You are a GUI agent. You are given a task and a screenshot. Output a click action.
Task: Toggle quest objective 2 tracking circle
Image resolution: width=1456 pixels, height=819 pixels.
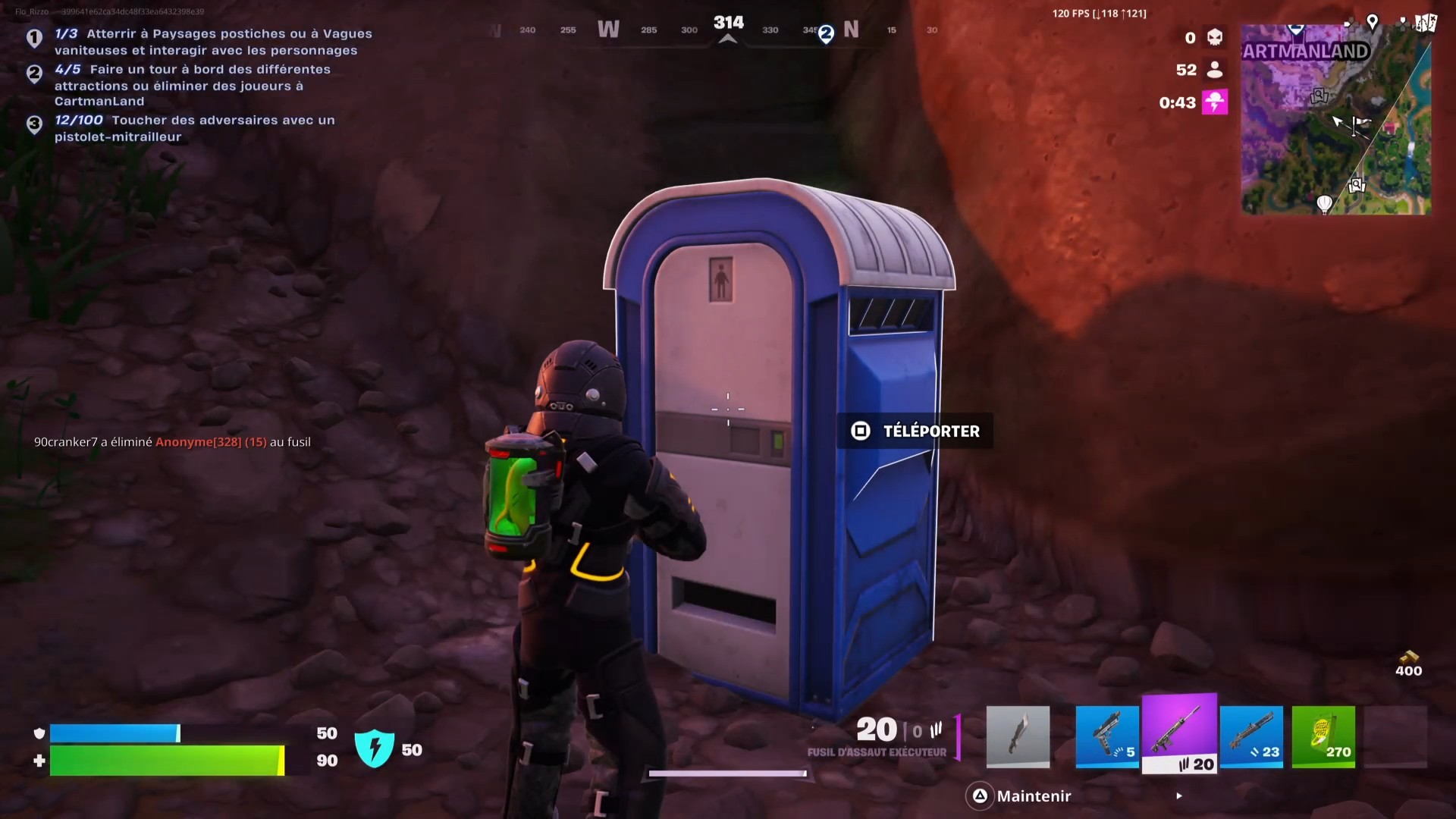coord(34,74)
